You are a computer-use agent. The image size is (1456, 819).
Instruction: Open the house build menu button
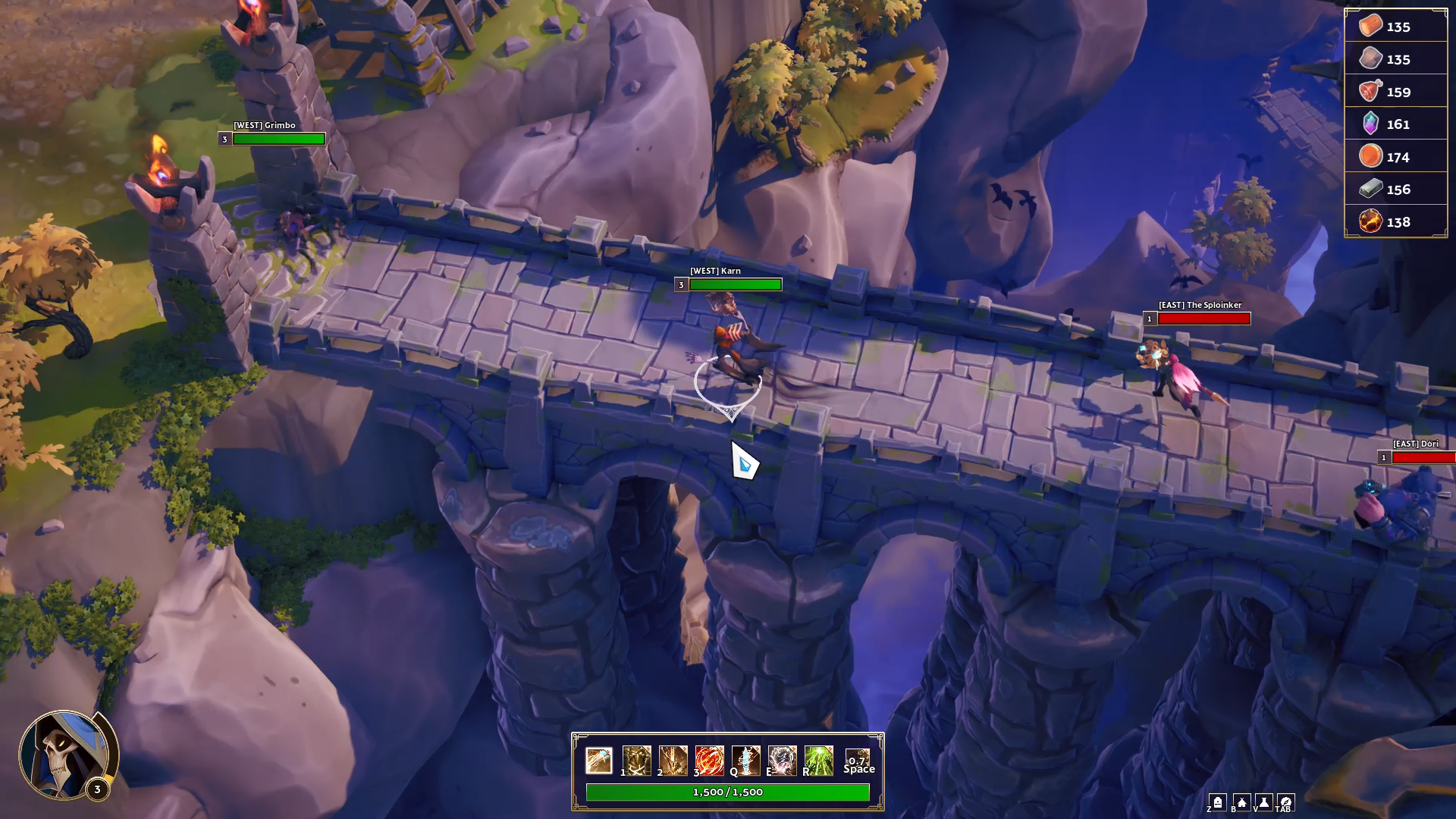(x=1241, y=802)
